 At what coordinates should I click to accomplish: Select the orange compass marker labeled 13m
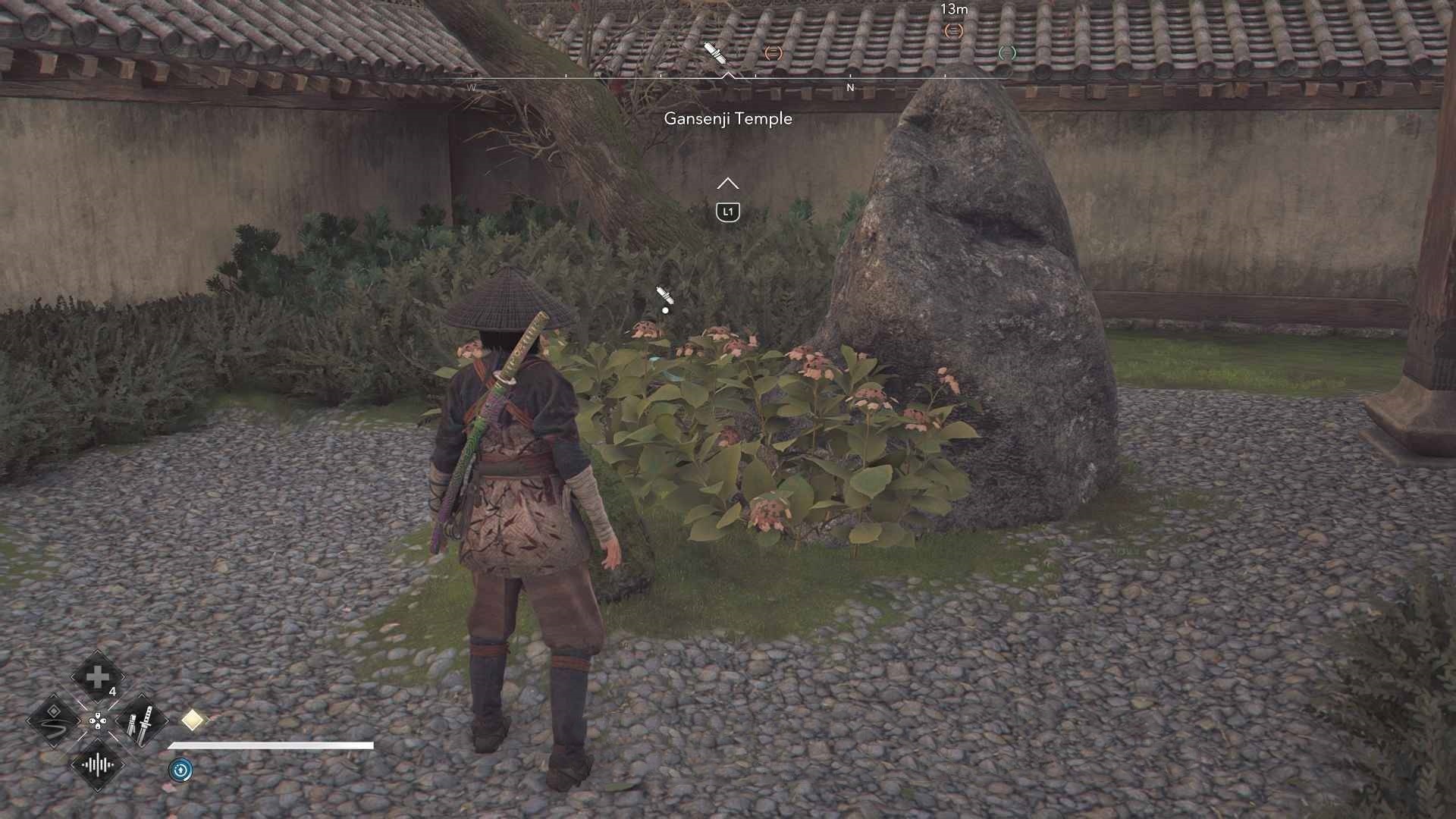click(x=953, y=31)
